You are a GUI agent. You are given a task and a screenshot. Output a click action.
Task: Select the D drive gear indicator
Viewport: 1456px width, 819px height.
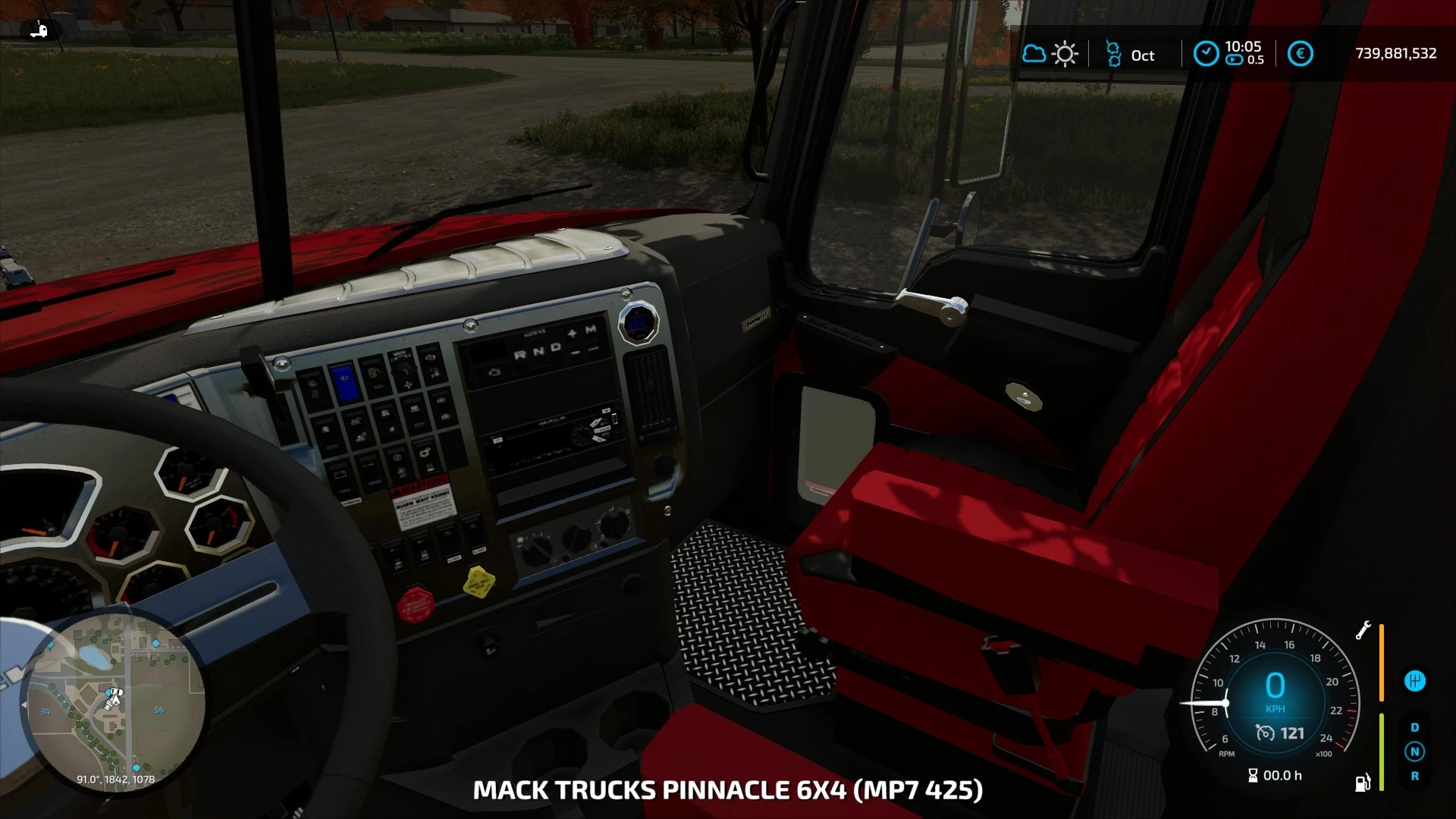[x=1414, y=727]
